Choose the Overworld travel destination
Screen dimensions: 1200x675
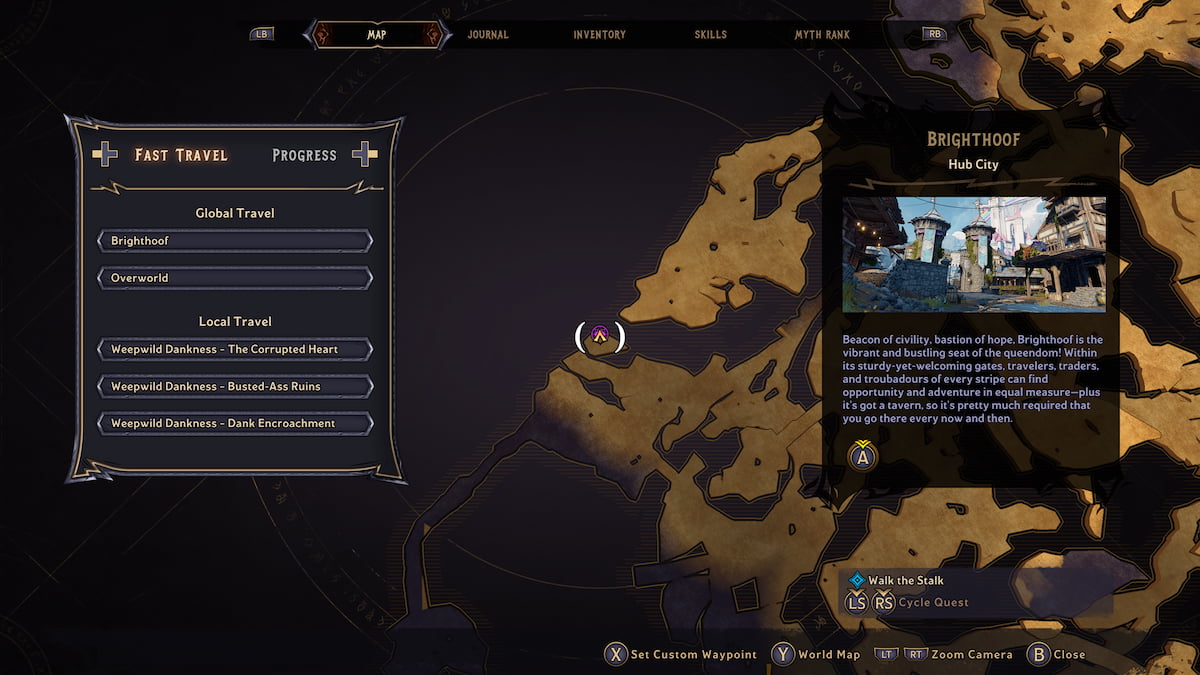pos(235,278)
